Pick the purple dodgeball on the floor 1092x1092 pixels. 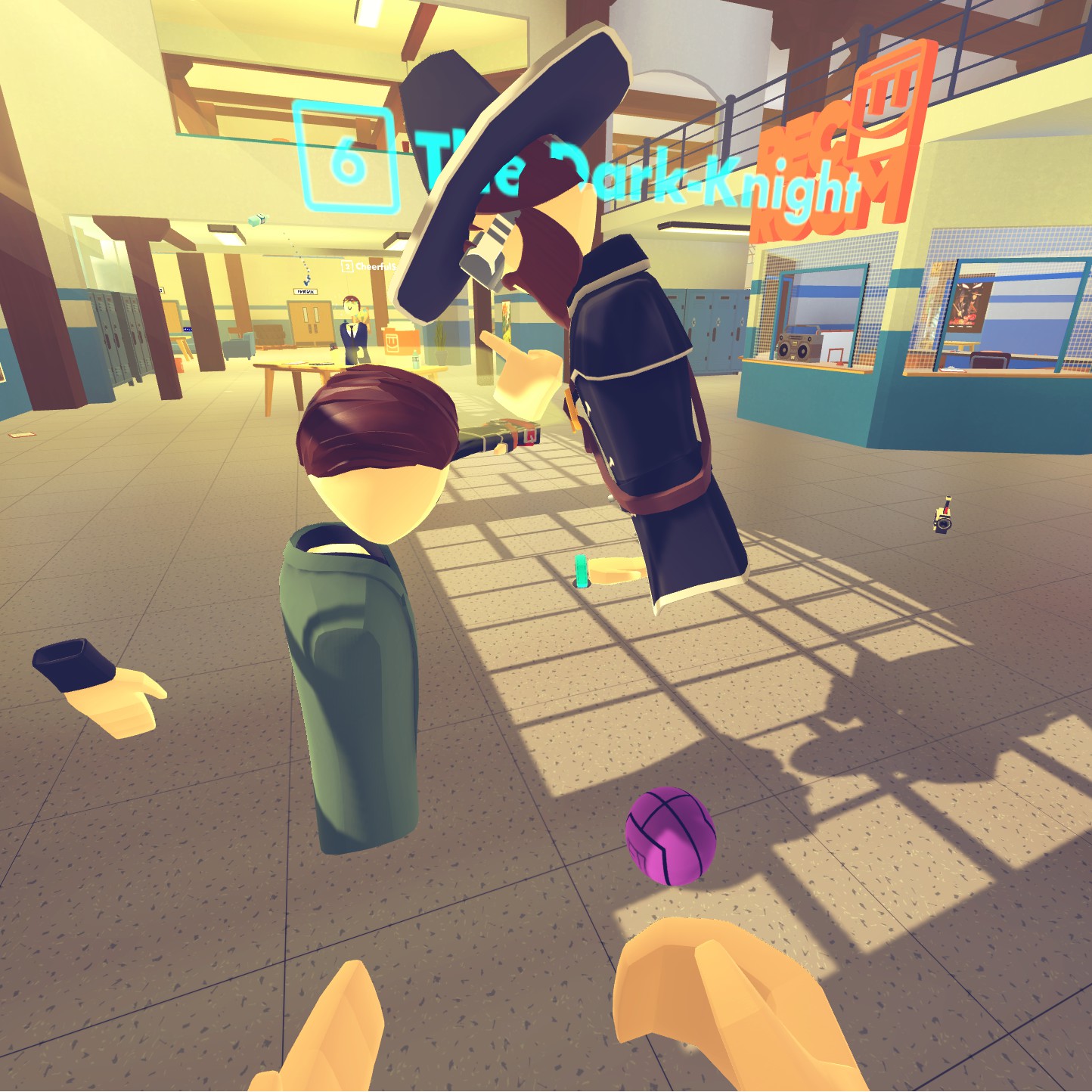[x=669, y=836]
